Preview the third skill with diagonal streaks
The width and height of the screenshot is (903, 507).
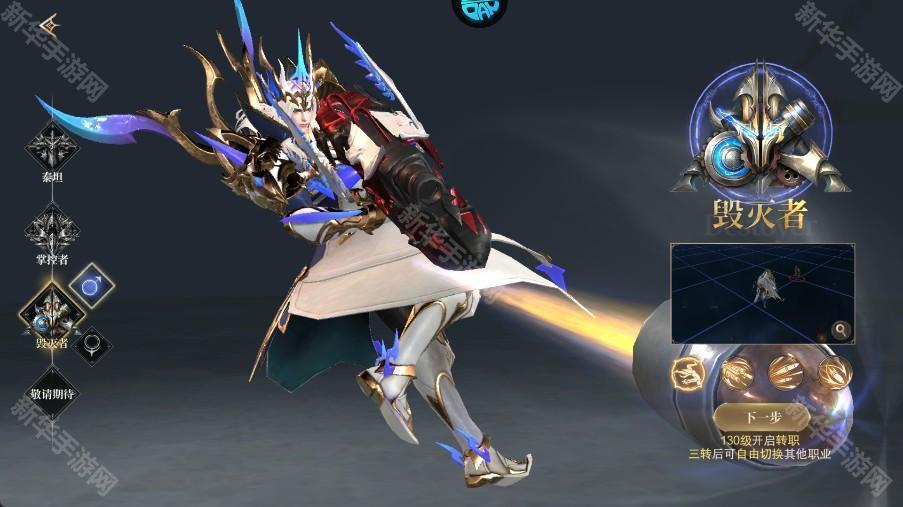(x=786, y=372)
